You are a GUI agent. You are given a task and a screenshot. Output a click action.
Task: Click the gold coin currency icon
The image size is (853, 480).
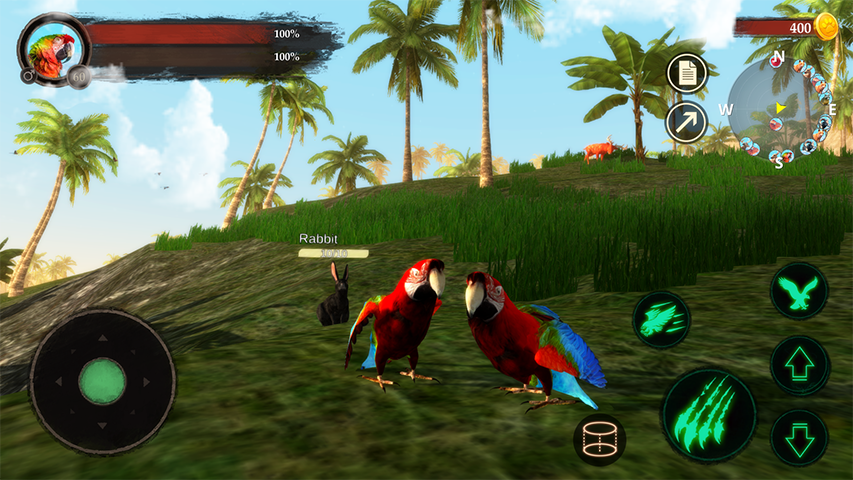[826, 27]
